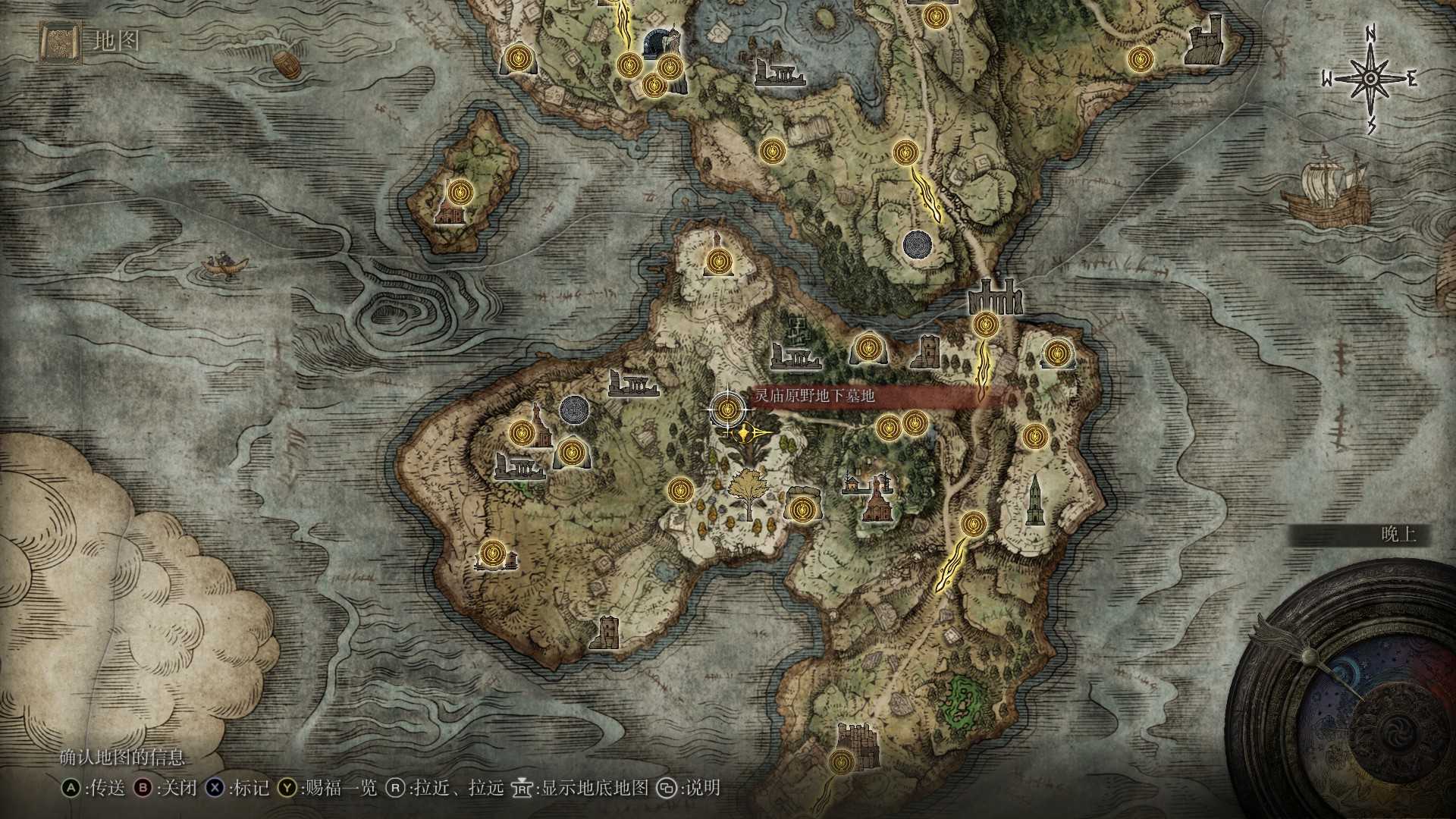Select the tall tower icon on the eastern cliff
The height and width of the screenshot is (819, 1456).
click(x=1037, y=497)
